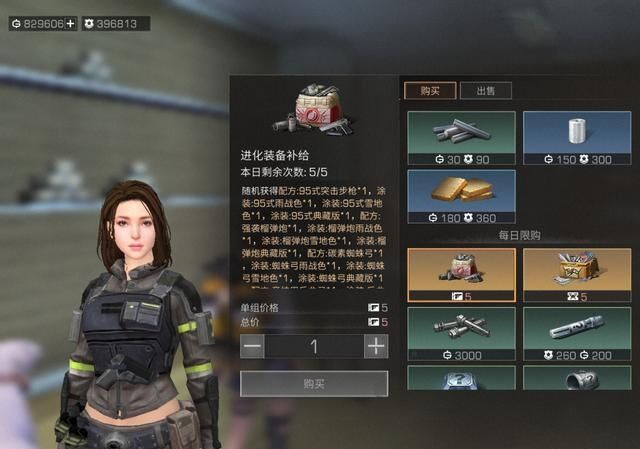
Task: Decrease purchase quantity with the minus button
Action: click(x=254, y=346)
